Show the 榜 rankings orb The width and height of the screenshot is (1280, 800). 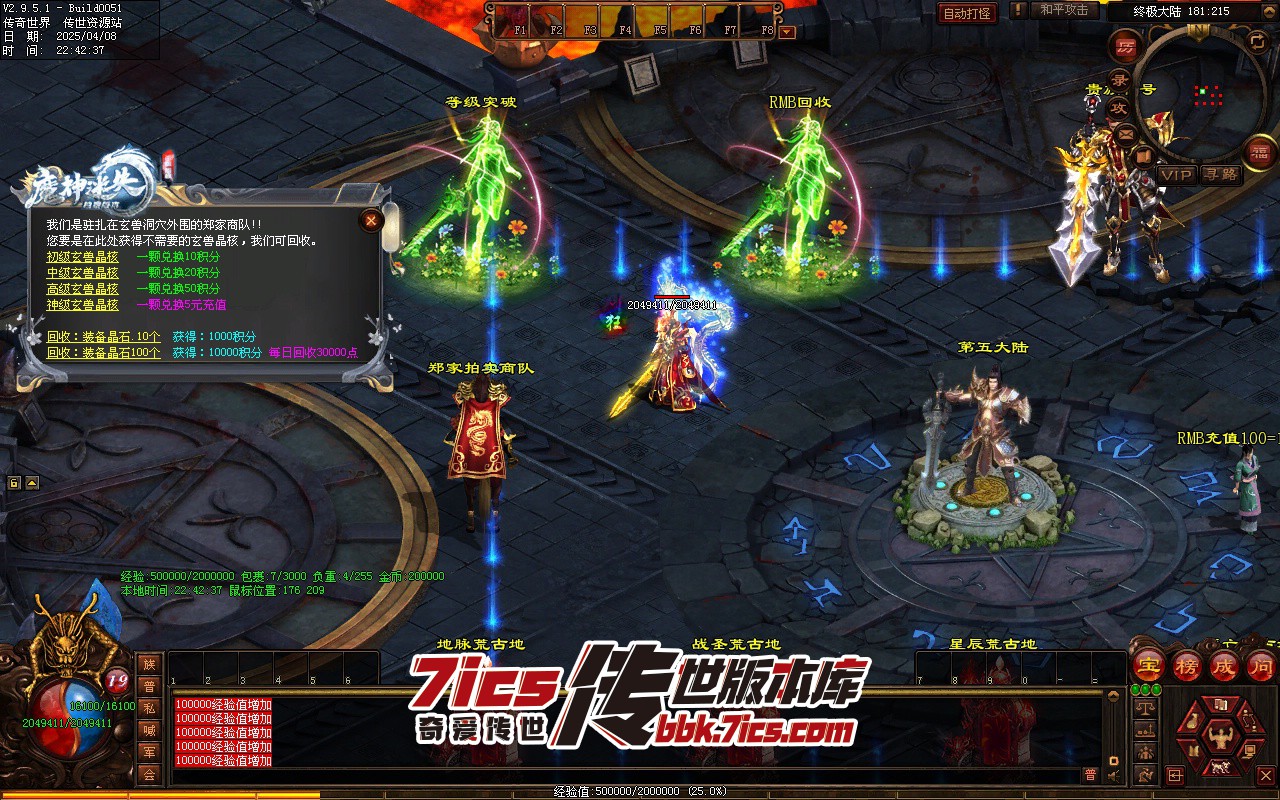coord(1187,667)
